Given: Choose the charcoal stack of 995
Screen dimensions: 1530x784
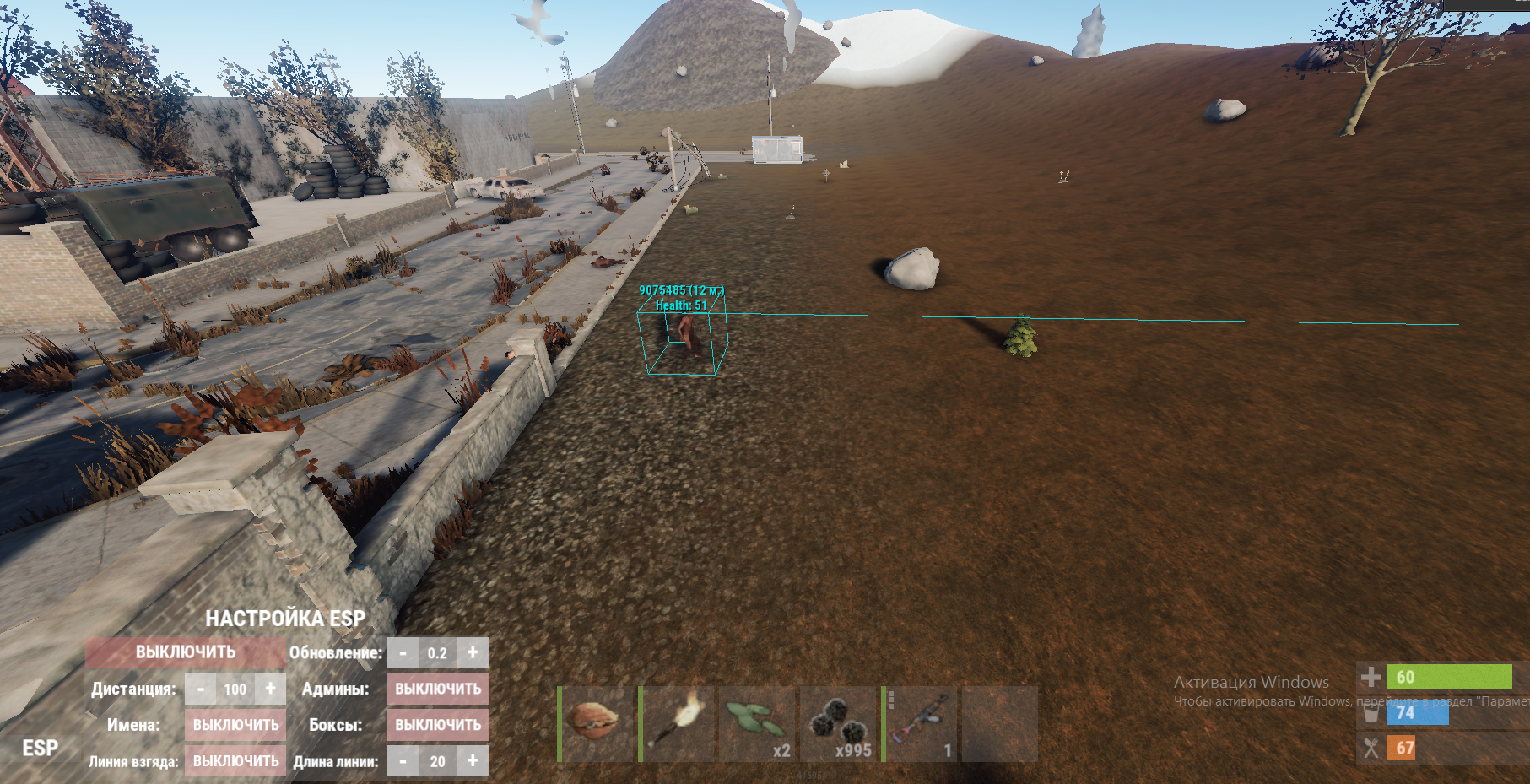Looking at the screenshot, I should pos(837,724).
